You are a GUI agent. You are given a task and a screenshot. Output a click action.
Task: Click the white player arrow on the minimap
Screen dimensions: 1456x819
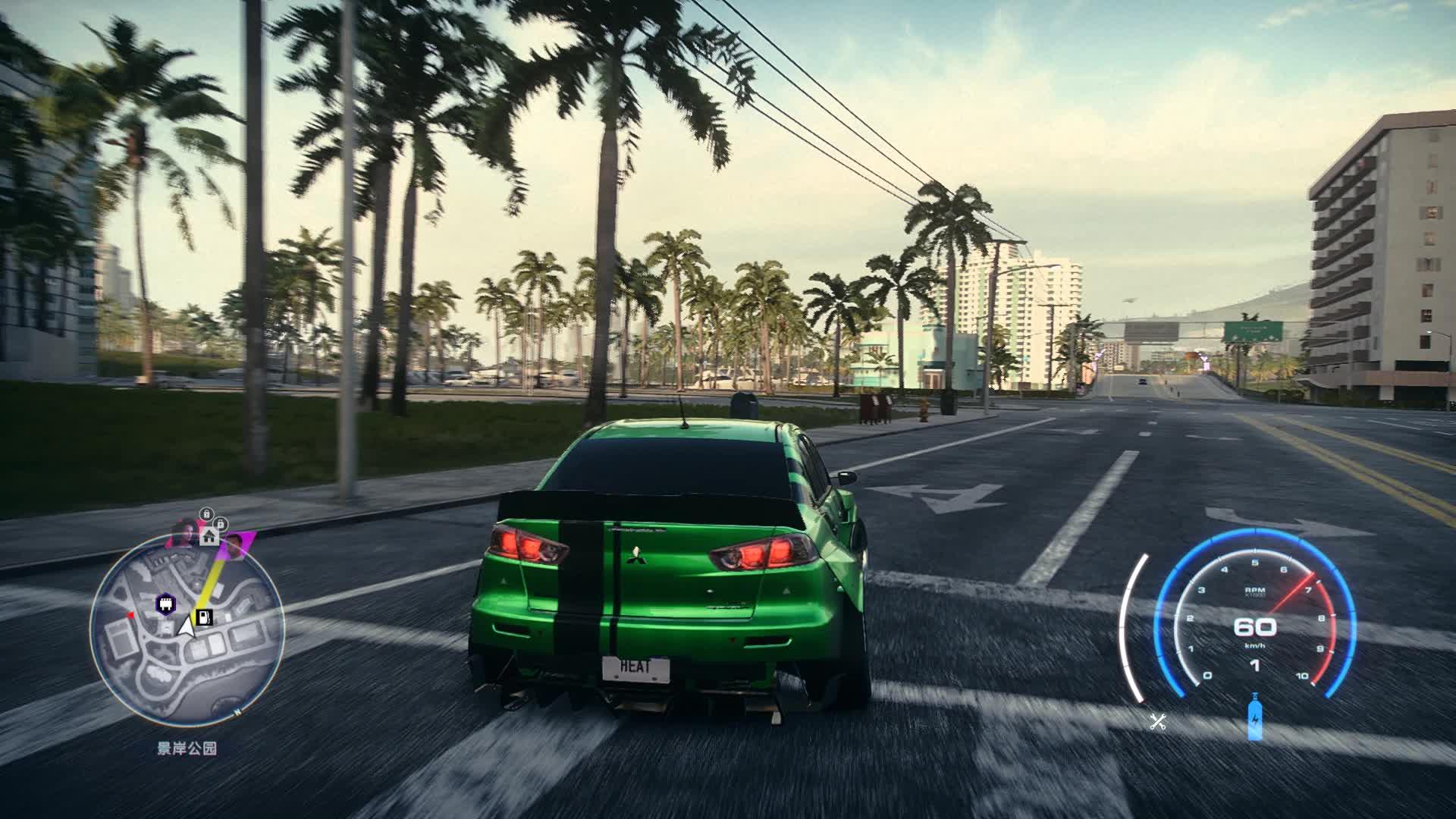click(x=186, y=626)
